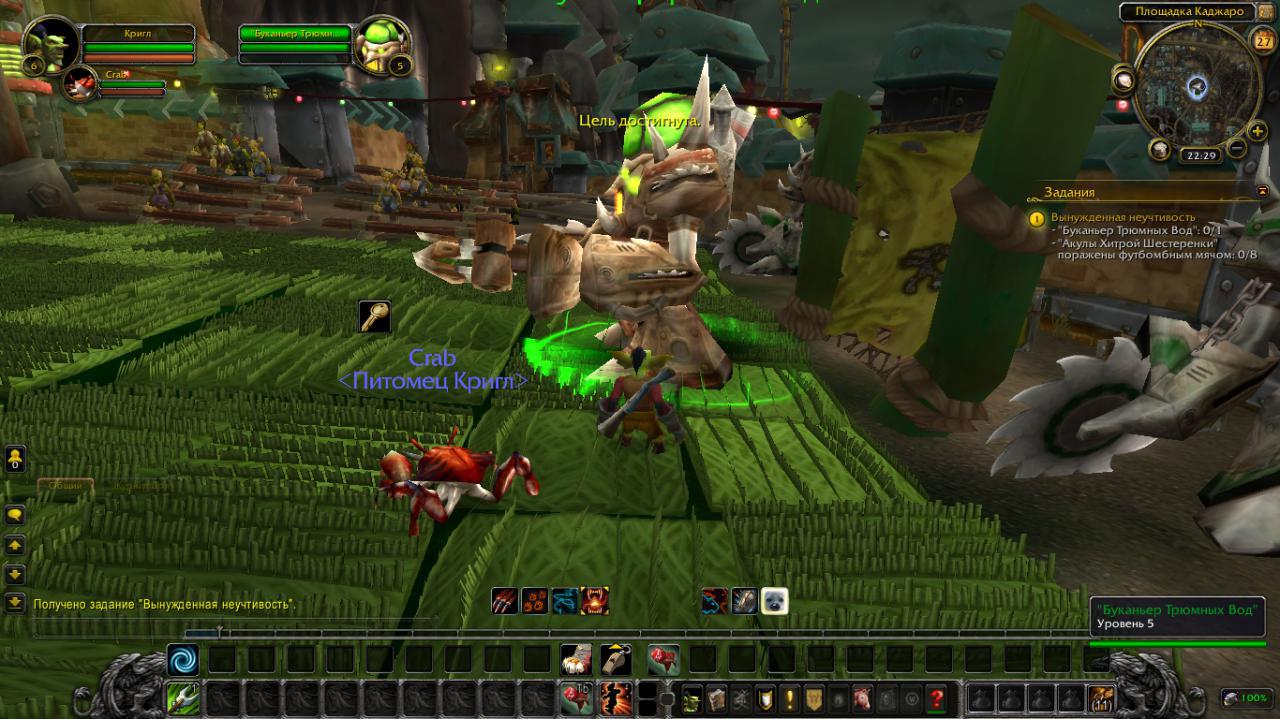Image resolution: width=1280 pixels, height=719 pixels.
Task: Open the yellow exclamation quest log button
Action: (790, 698)
